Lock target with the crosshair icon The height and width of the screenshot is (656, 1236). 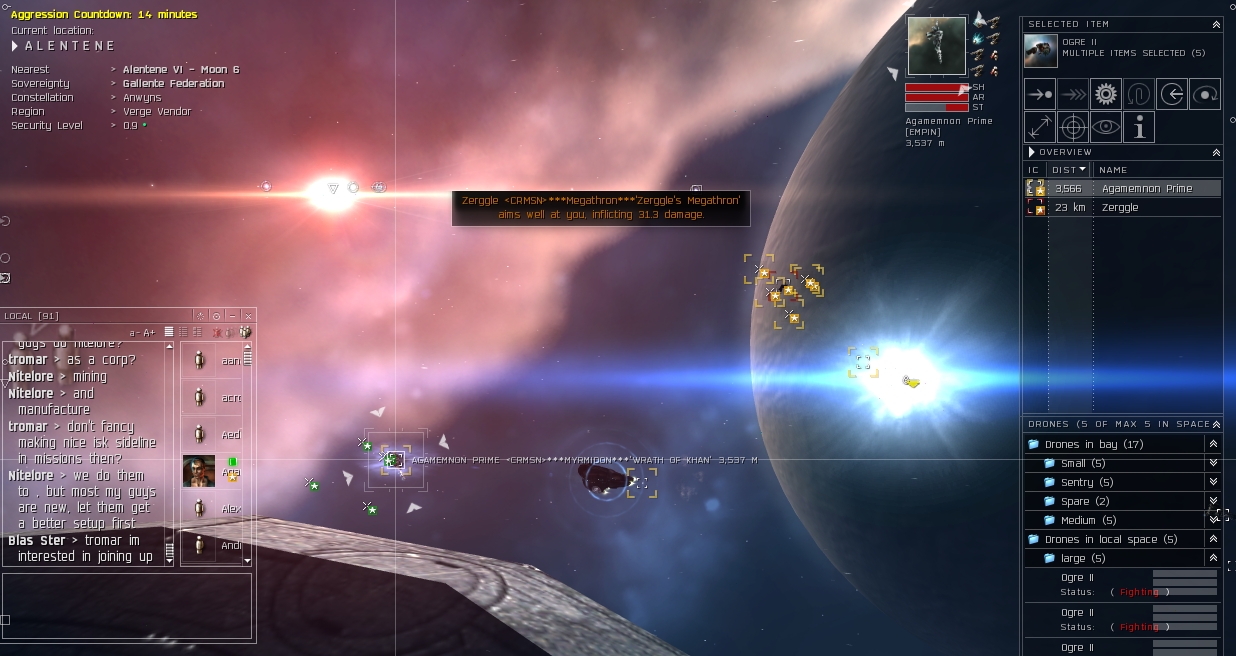[x=1073, y=127]
